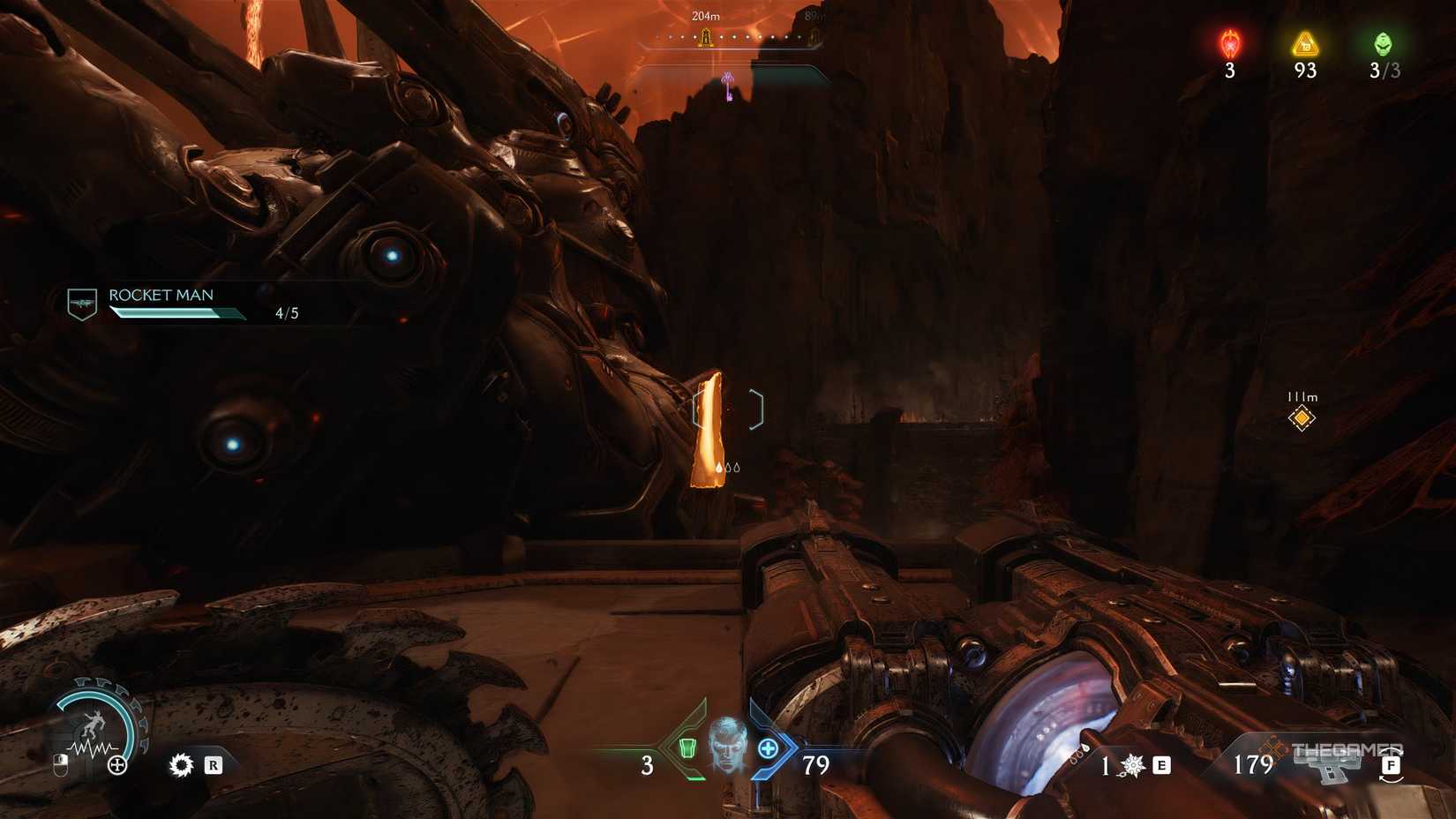The width and height of the screenshot is (1456, 819).
Task: Select the green armor shard indicator
Action: tap(687, 748)
